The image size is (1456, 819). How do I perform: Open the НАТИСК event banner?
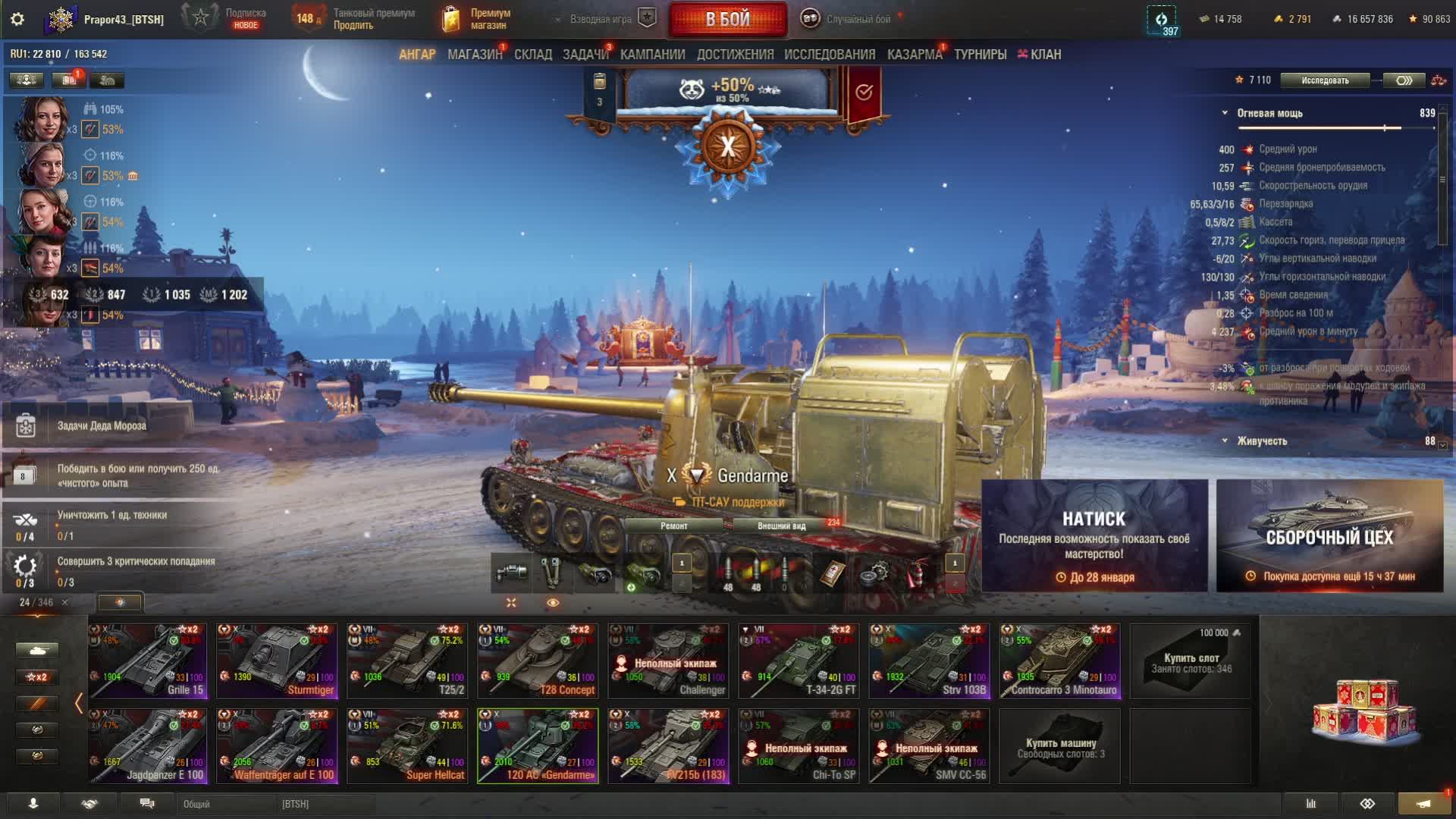coord(1094,535)
